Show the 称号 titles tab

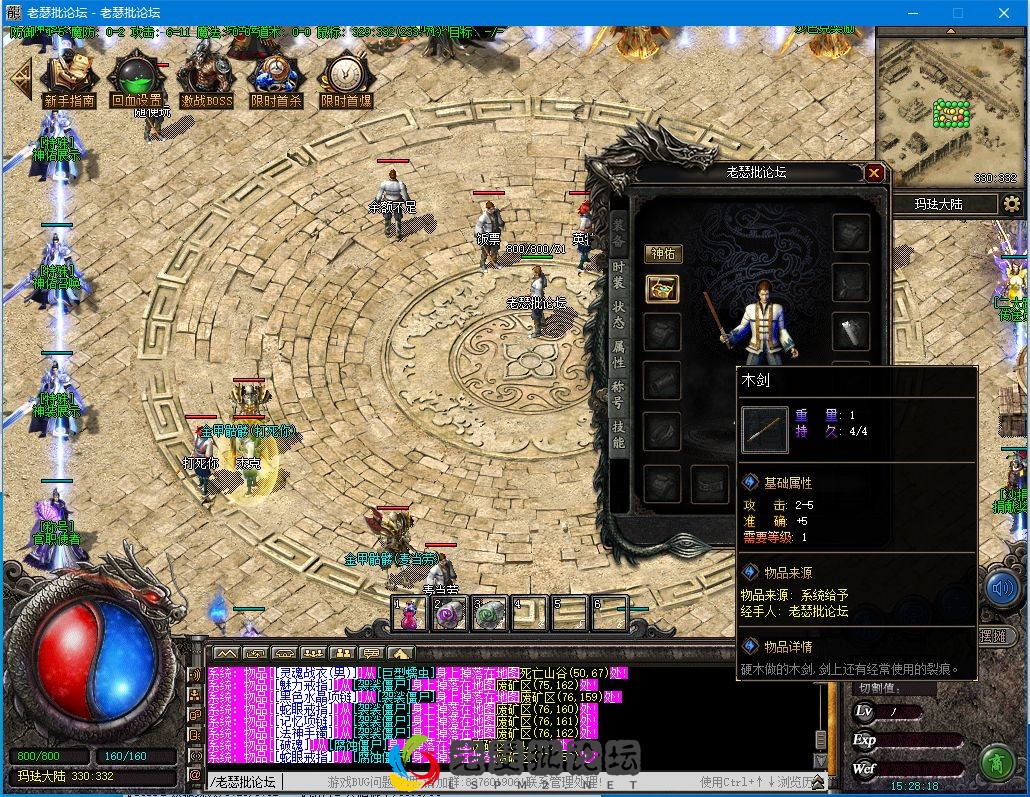619,394
